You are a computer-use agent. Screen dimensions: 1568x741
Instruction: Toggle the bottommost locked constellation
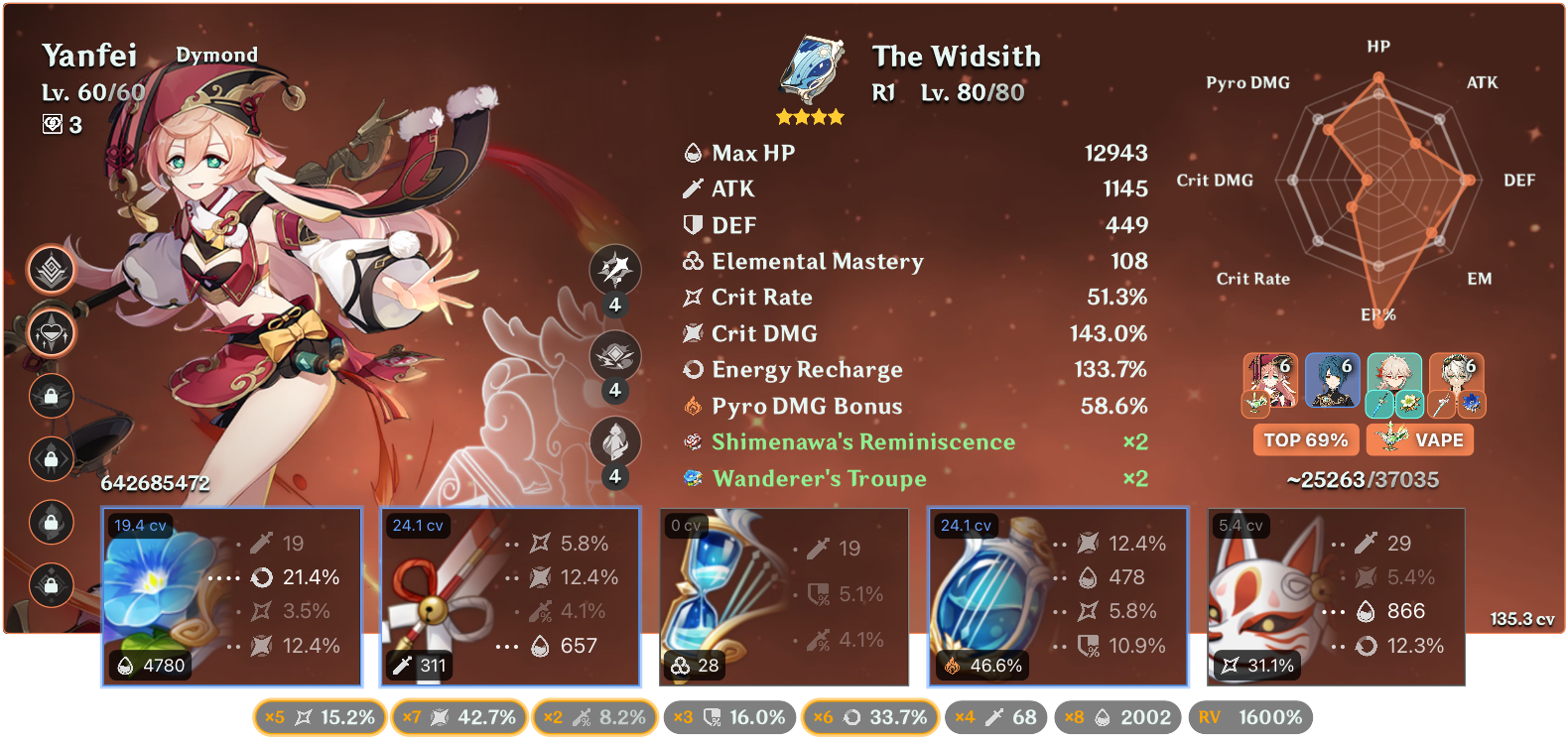pos(51,586)
